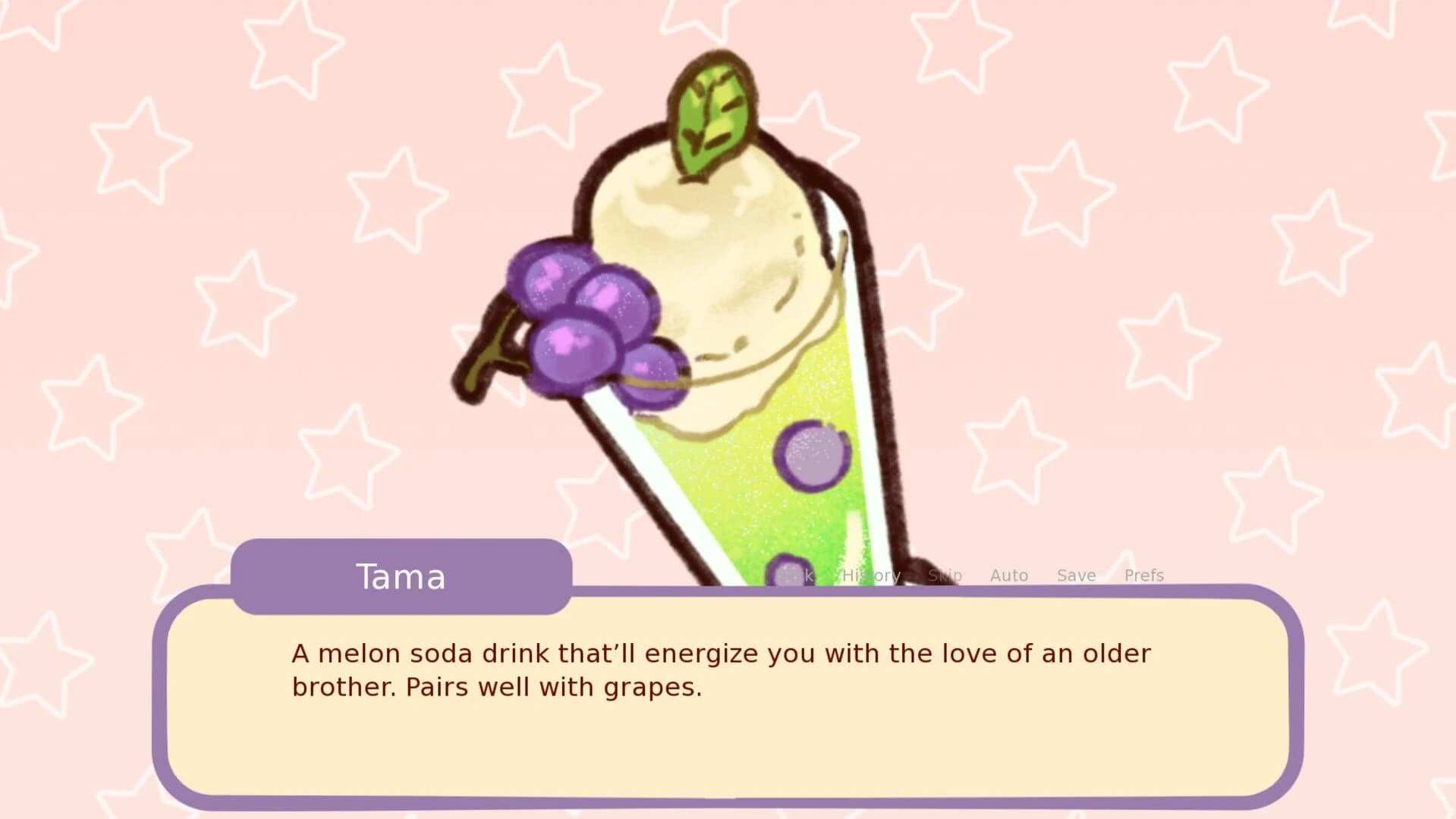Click Save to save your game
Viewport: 1456px width, 819px height.
tap(1076, 575)
